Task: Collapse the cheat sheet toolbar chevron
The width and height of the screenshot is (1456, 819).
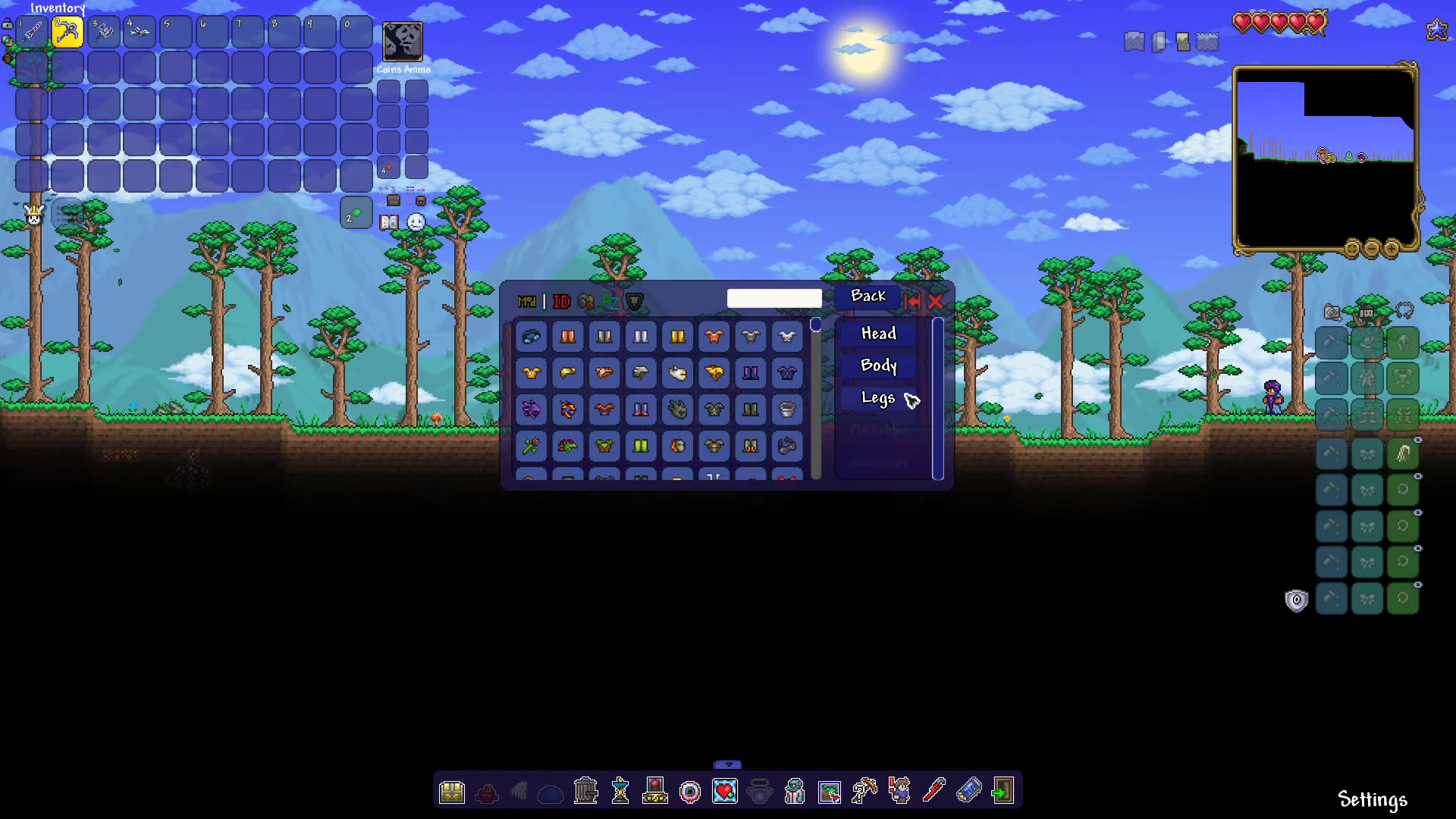Action: (728, 765)
